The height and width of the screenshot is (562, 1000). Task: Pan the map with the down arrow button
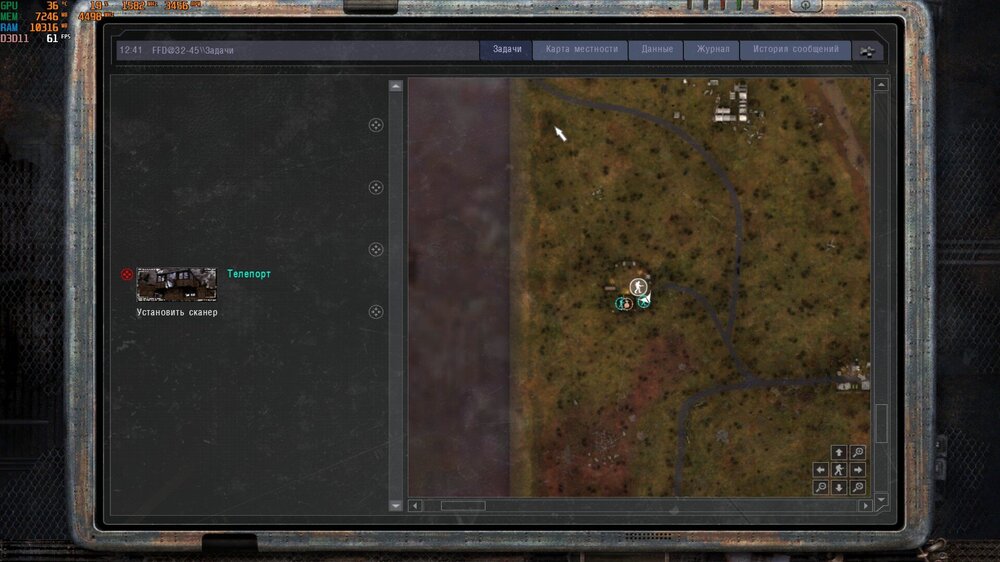point(839,487)
